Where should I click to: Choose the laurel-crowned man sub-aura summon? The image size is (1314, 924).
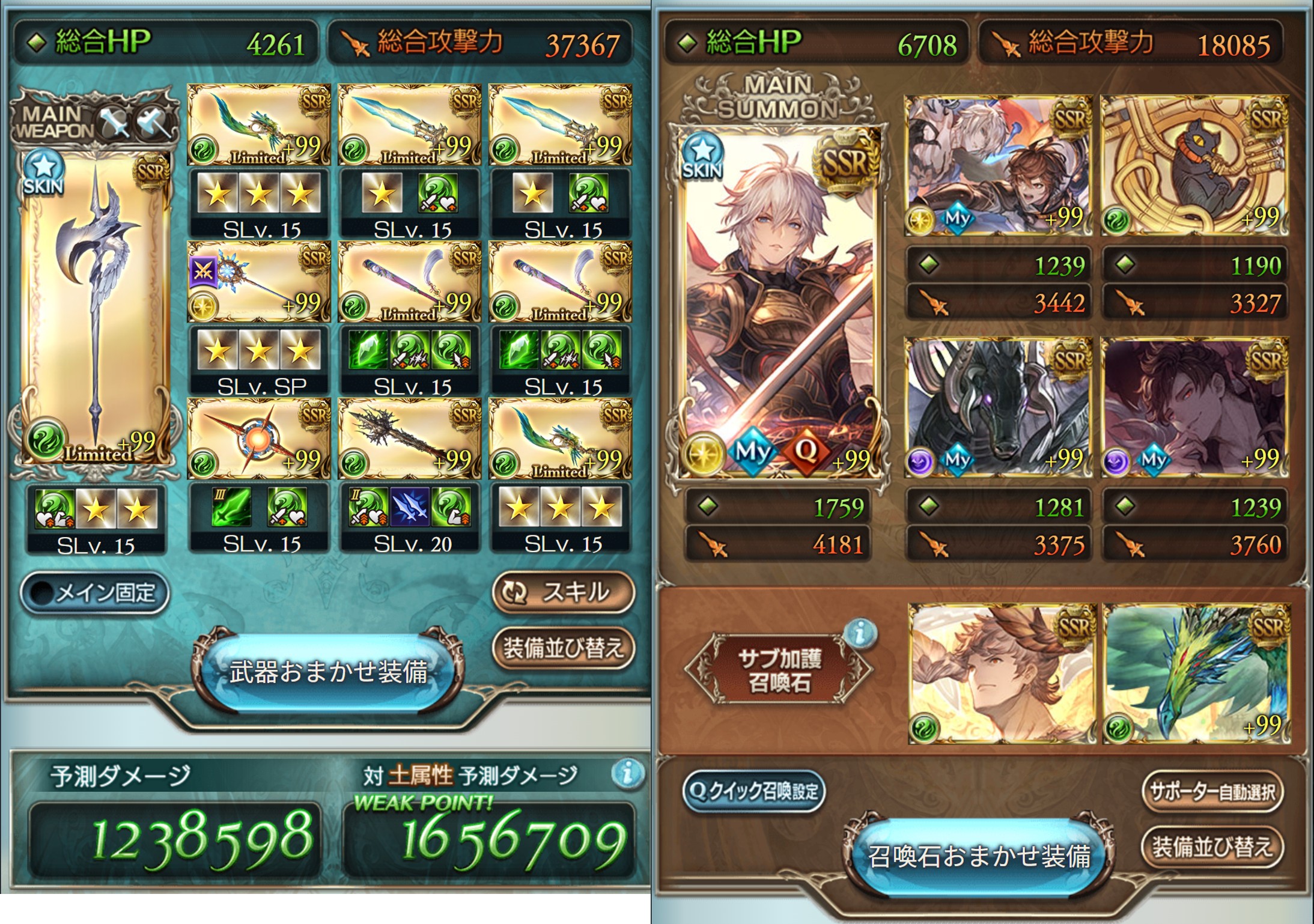(1002, 673)
